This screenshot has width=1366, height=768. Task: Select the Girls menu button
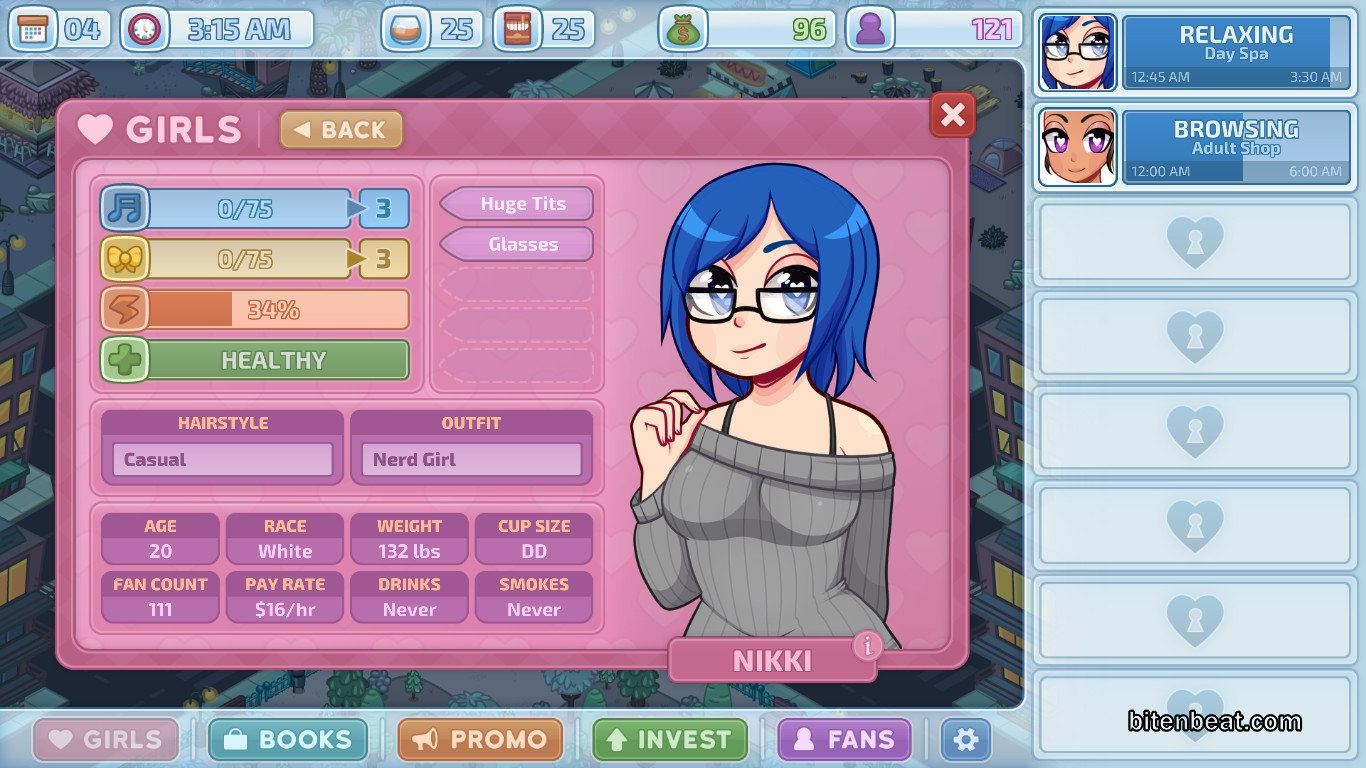[x=106, y=740]
